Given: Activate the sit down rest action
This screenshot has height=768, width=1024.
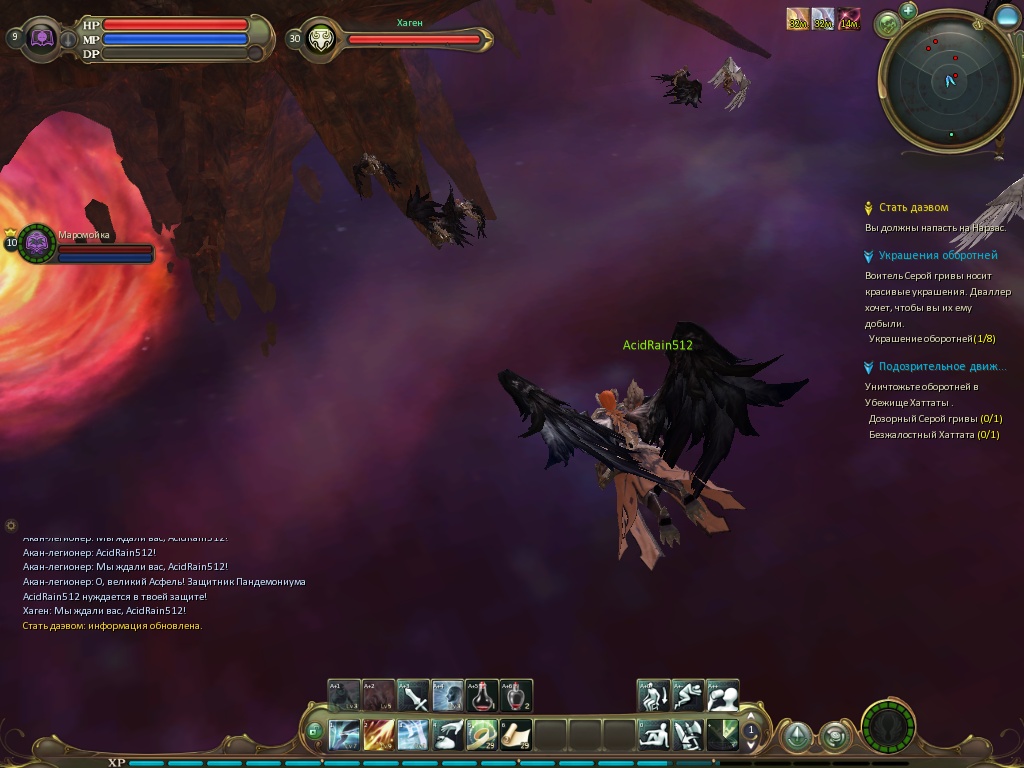Looking at the screenshot, I should [x=654, y=735].
